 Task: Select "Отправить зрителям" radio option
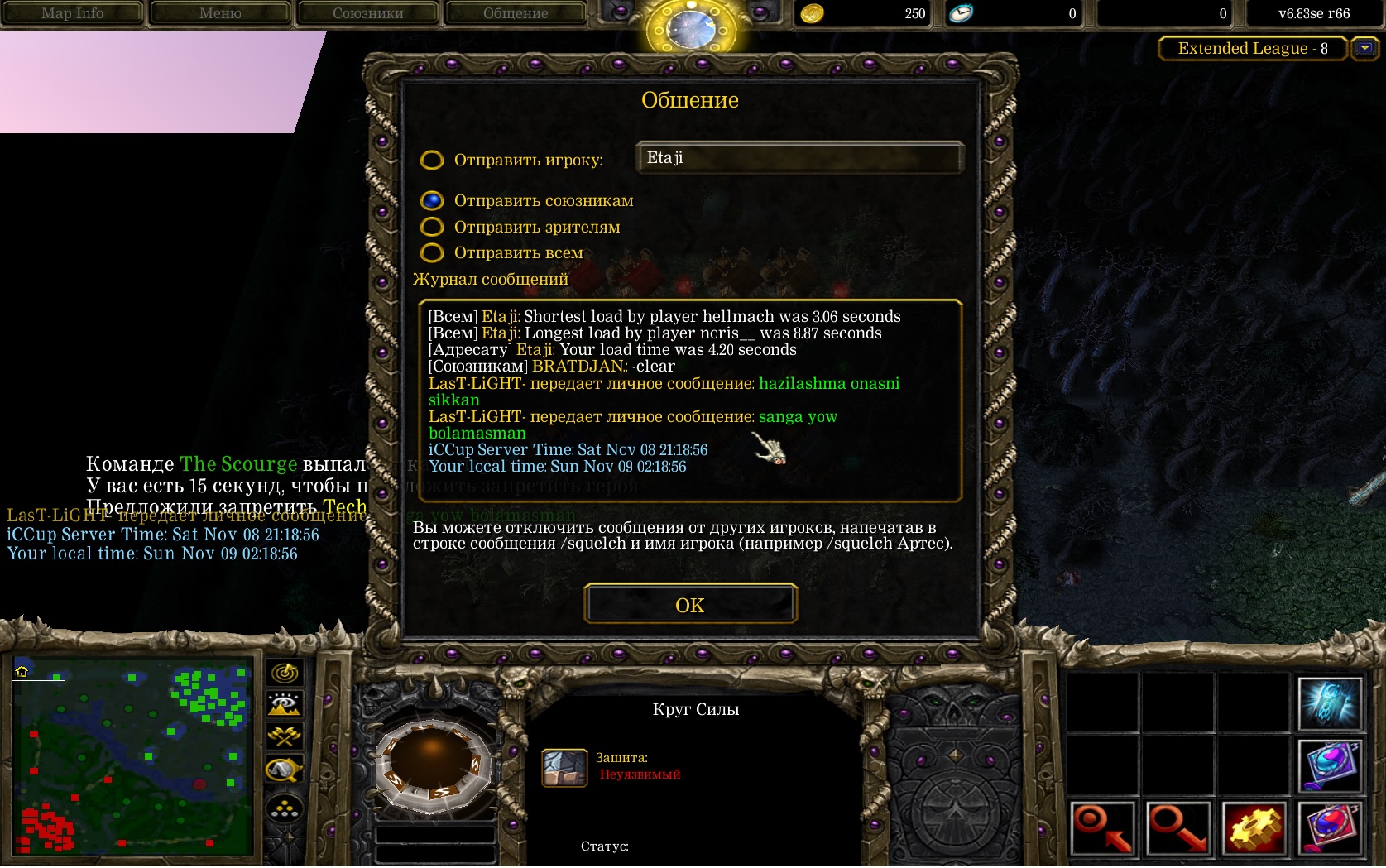(x=432, y=227)
